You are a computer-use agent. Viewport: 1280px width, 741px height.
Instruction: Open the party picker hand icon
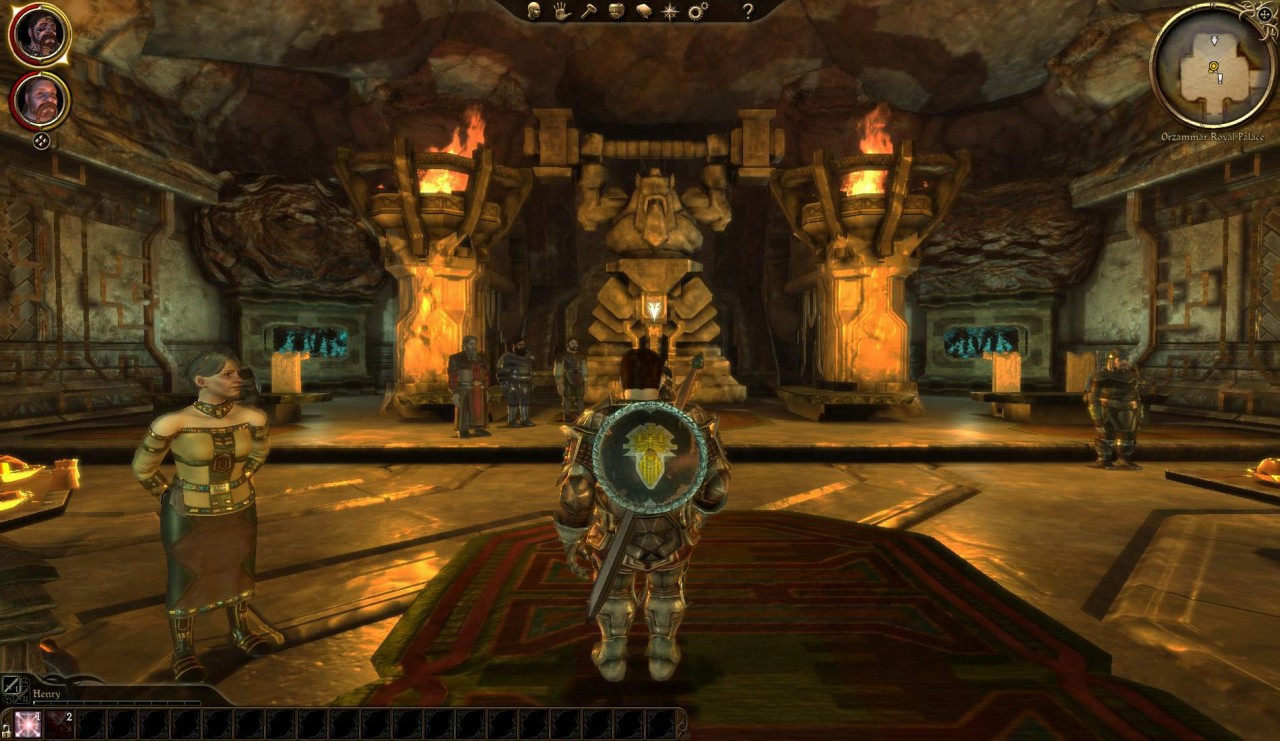[x=562, y=11]
